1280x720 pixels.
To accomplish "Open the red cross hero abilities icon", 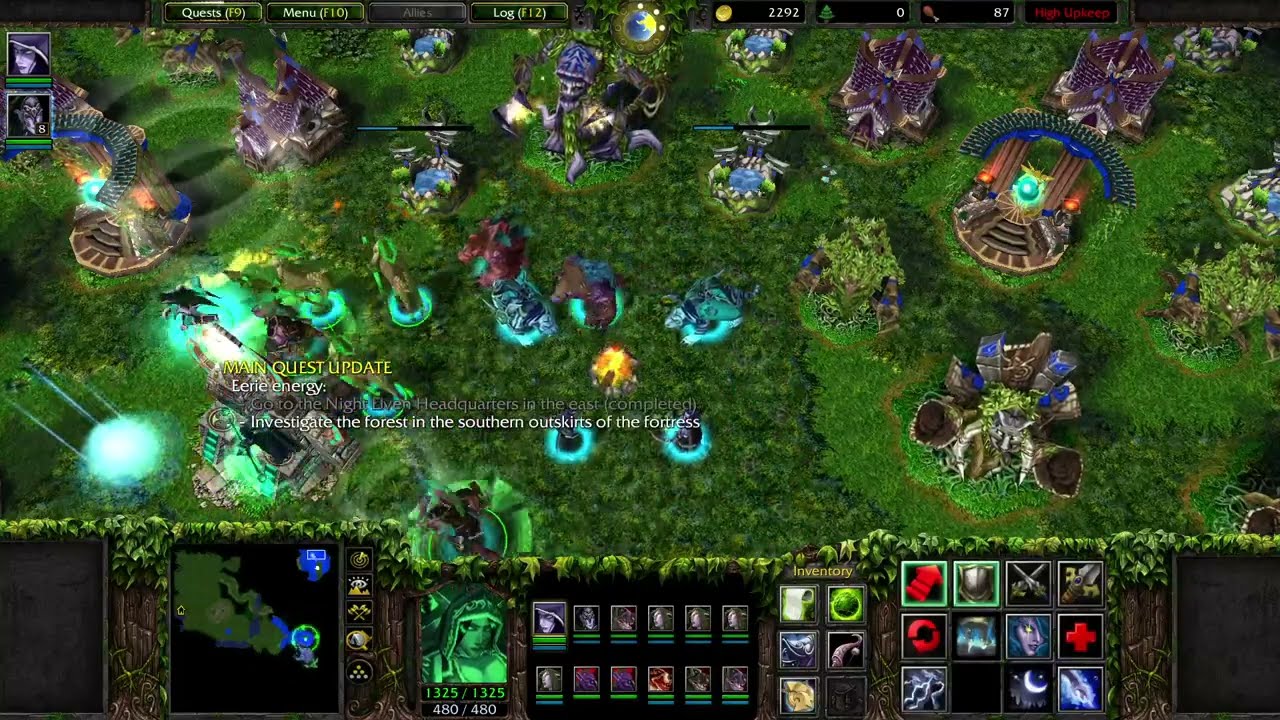I will point(1080,637).
